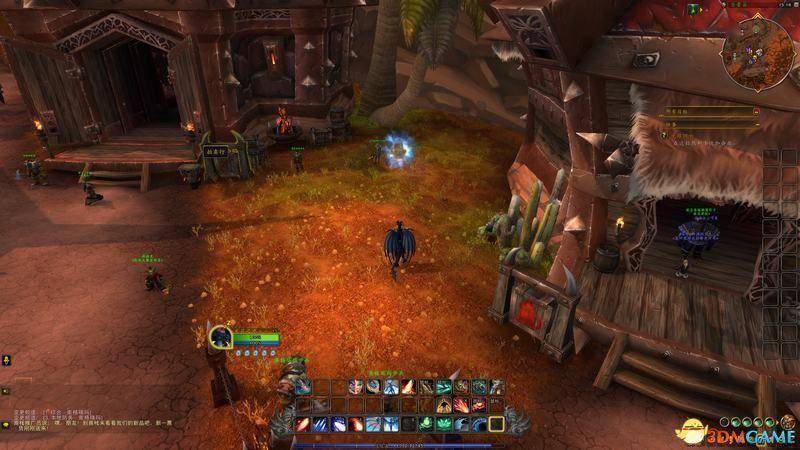This screenshot has width=800, height=450.
Task: Collapse the objective tracker header
Action: point(756,110)
